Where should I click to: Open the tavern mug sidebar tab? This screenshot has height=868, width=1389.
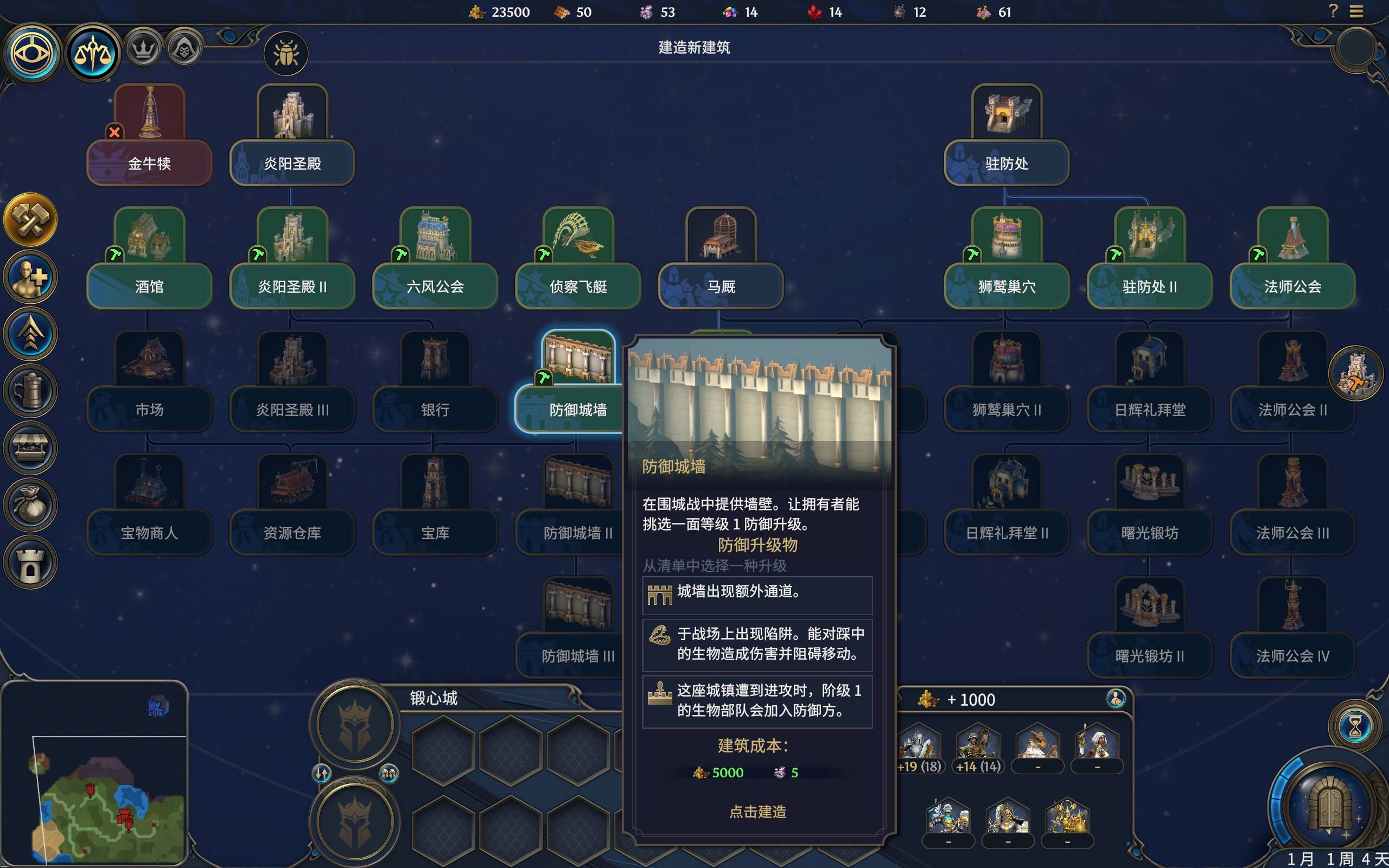pyautogui.click(x=30, y=392)
